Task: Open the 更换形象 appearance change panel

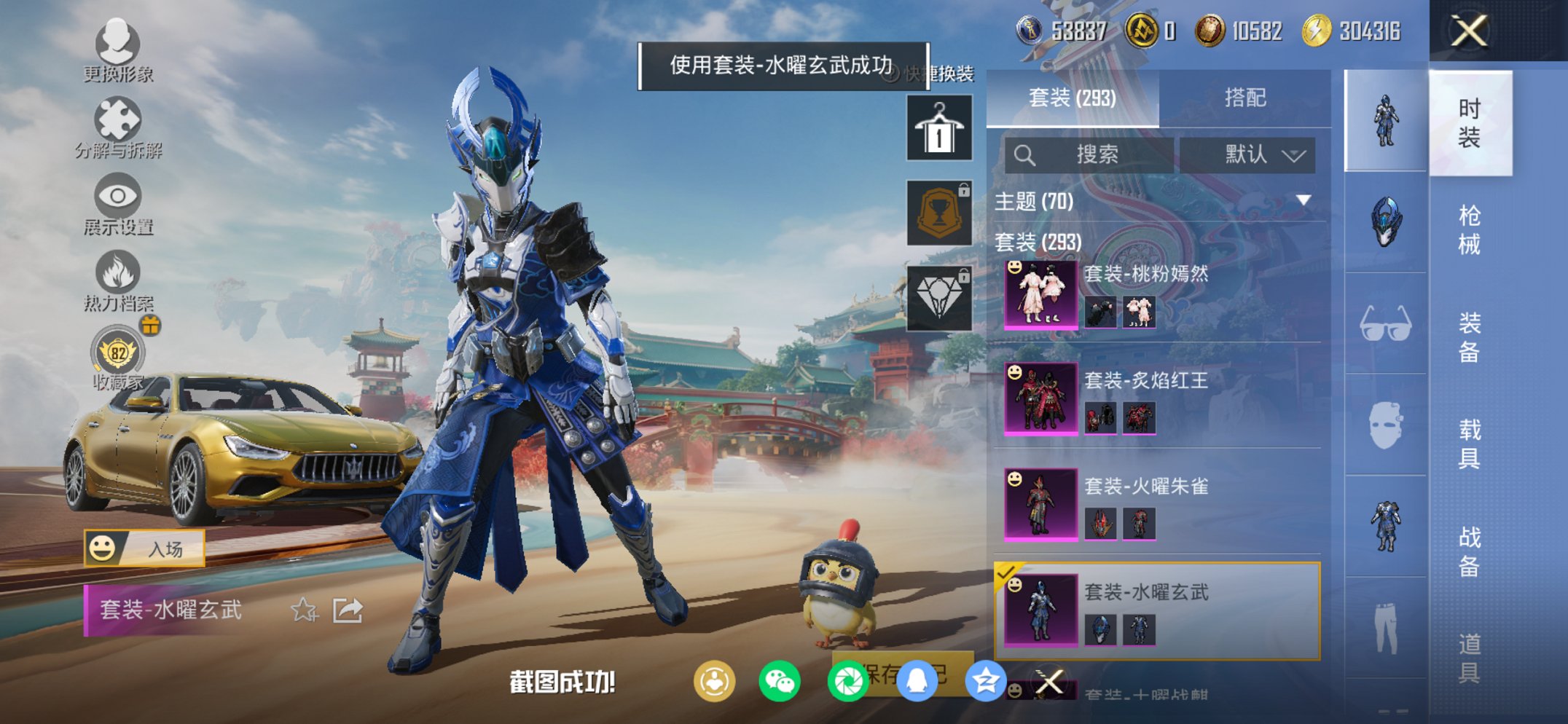Action: tap(120, 45)
